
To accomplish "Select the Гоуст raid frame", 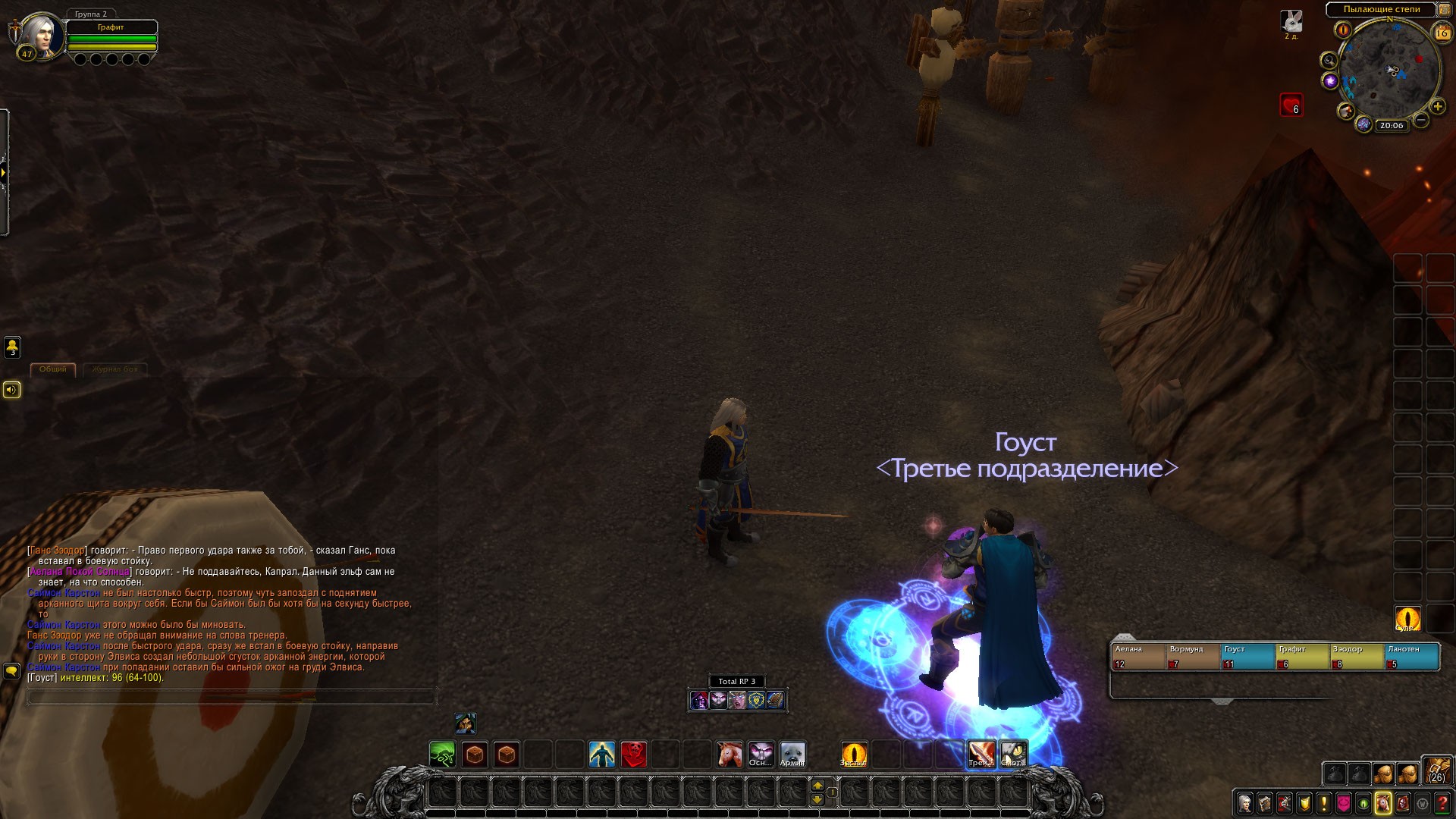I will point(1247,657).
